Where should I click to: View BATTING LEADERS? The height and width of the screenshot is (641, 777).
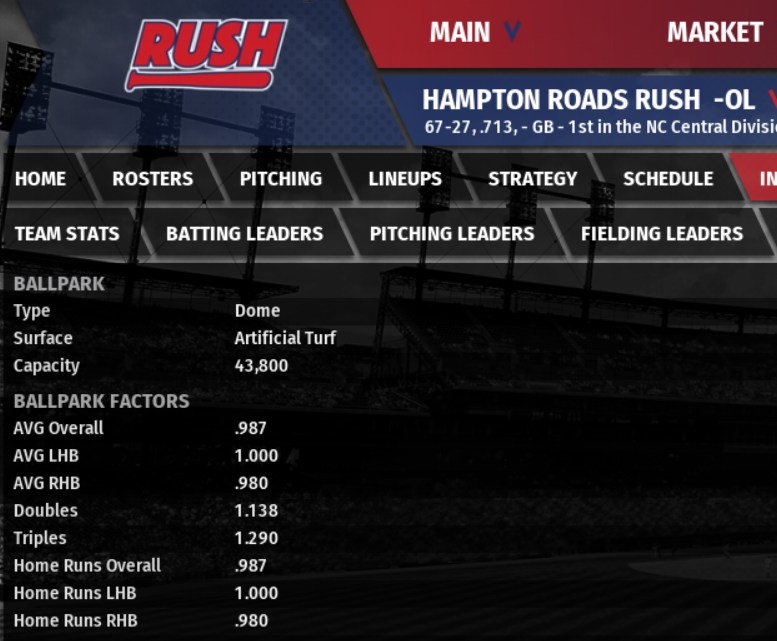click(x=244, y=234)
